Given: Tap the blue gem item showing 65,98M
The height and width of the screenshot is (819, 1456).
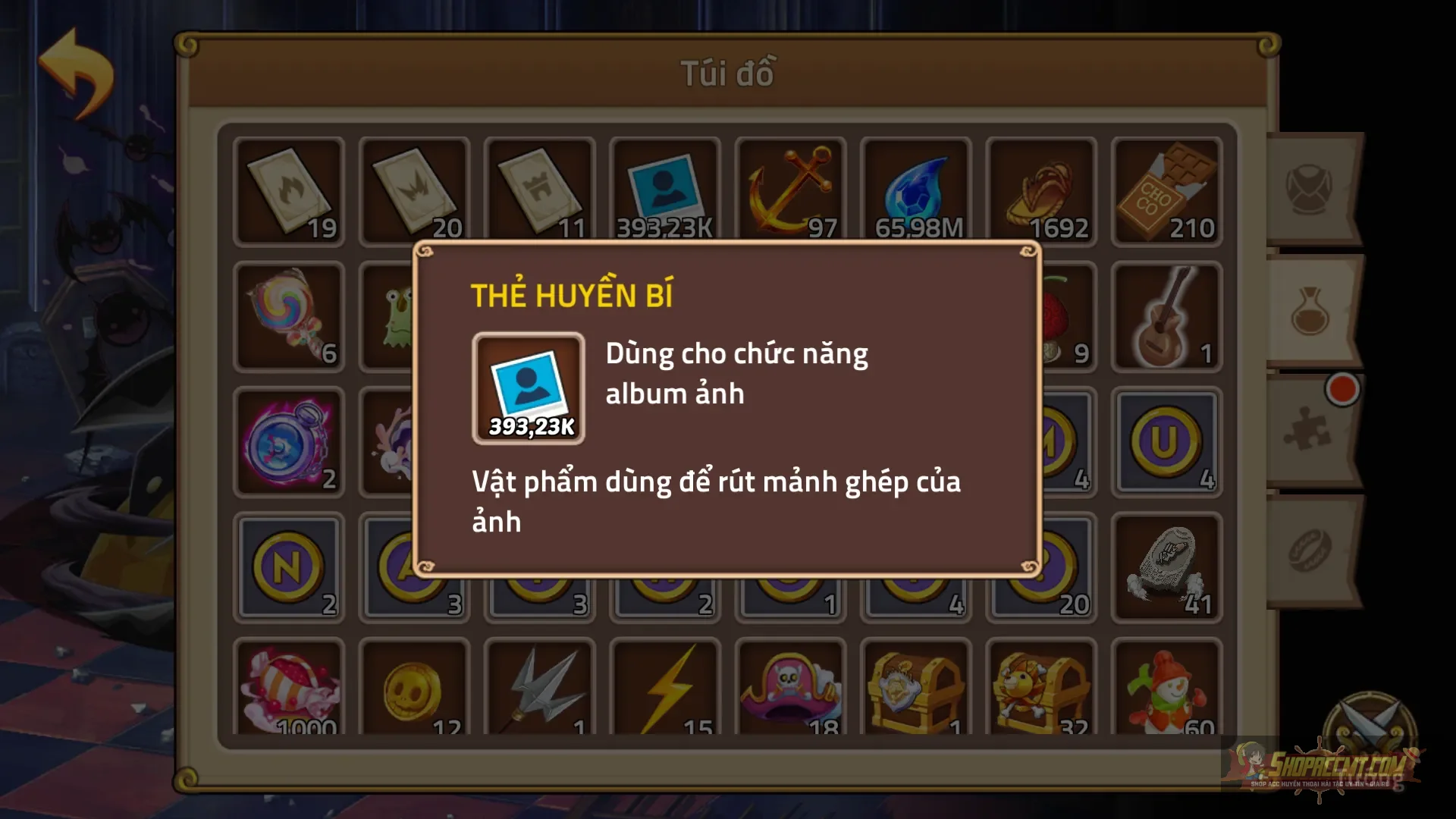Looking at the screenshot, I should pos(914,190).
